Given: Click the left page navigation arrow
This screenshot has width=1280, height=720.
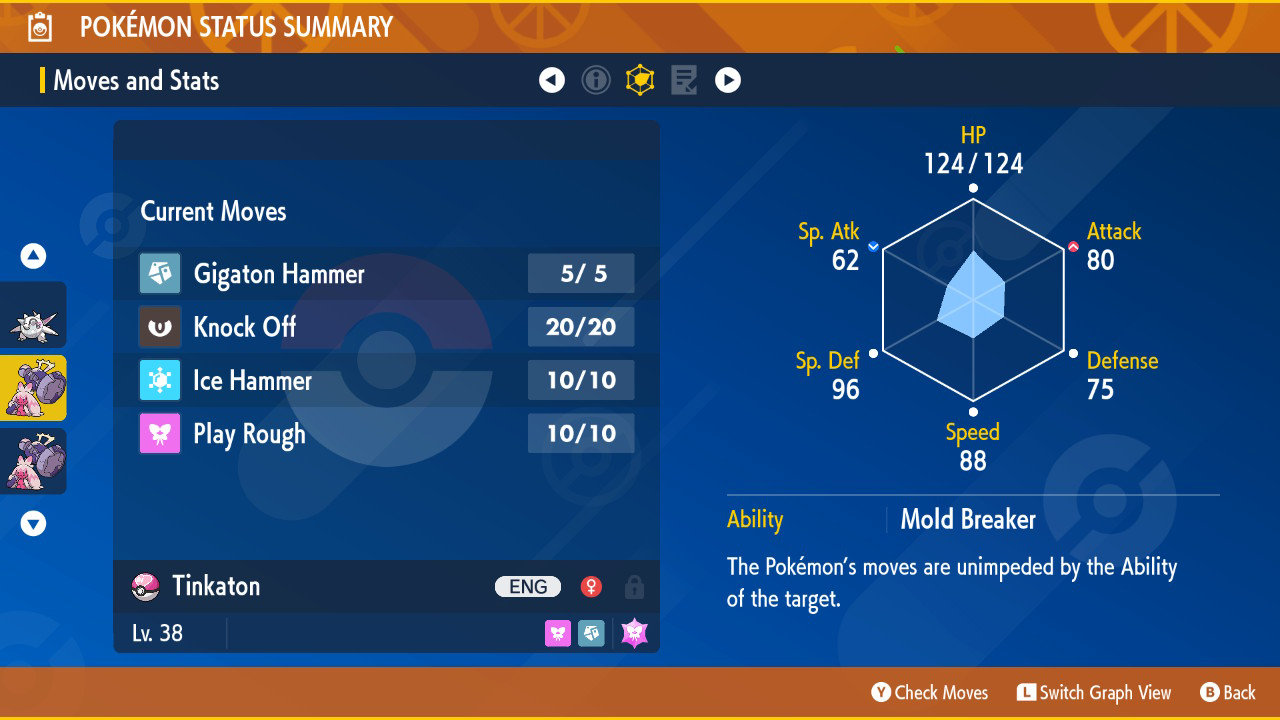Looking at the screenshot, I should click(x=552, y=80).
